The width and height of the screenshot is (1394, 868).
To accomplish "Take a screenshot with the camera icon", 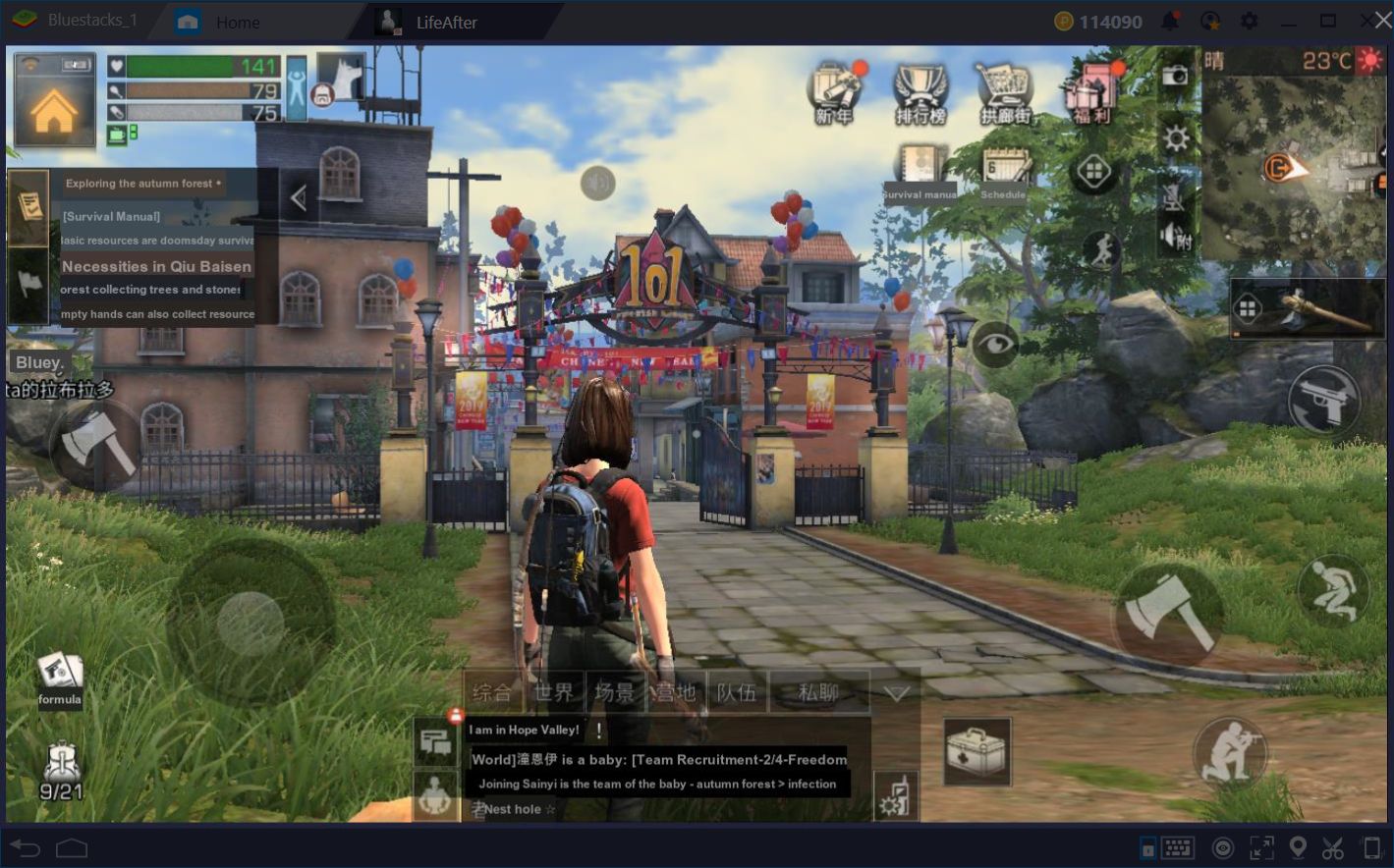I will (1175, 75).
